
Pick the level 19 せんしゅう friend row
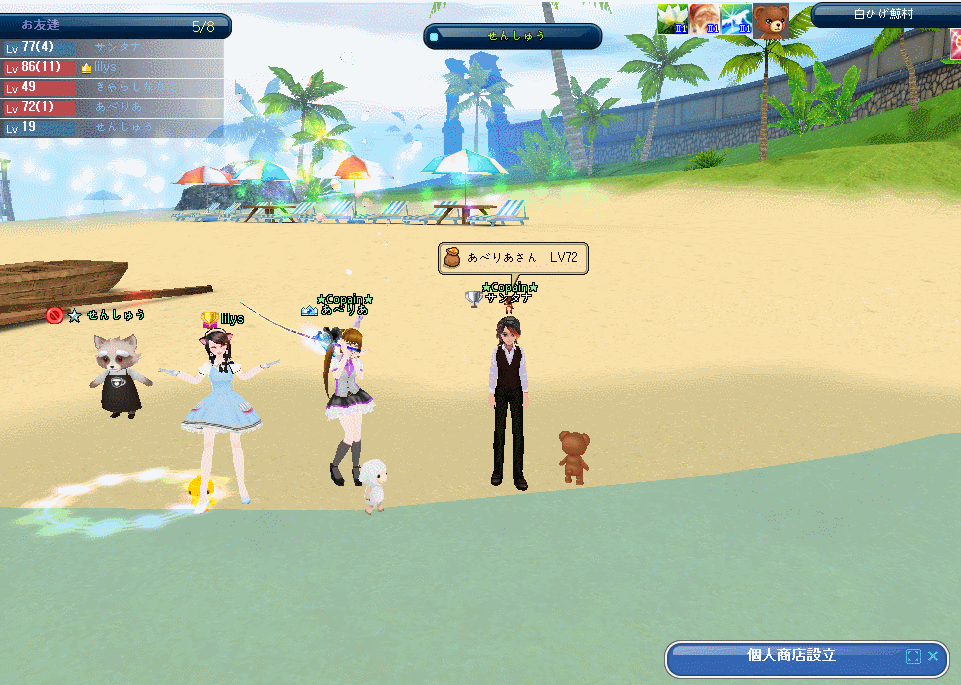point(112,127)
